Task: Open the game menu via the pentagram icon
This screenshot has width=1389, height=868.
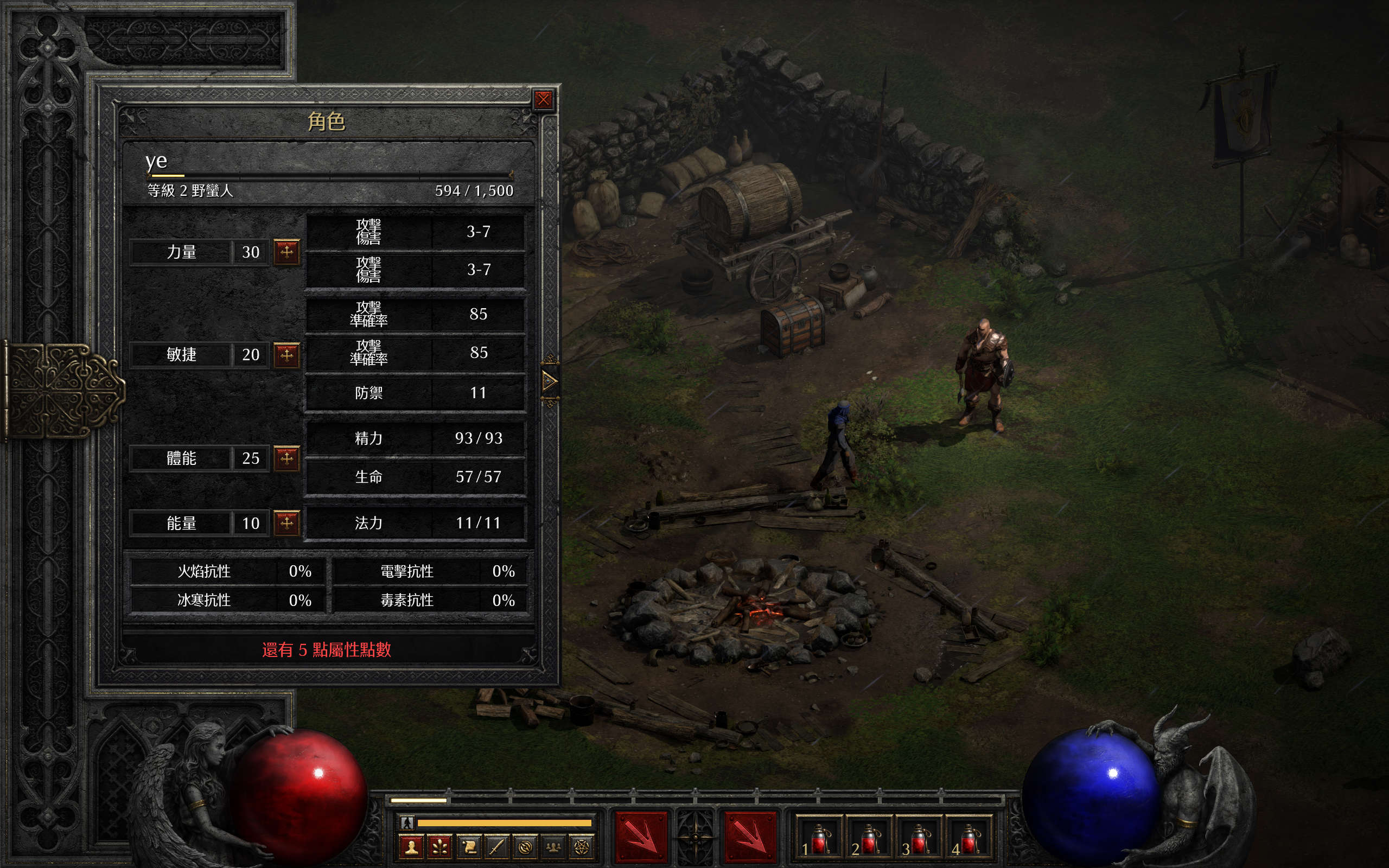Action: click(x=582, y=847)
